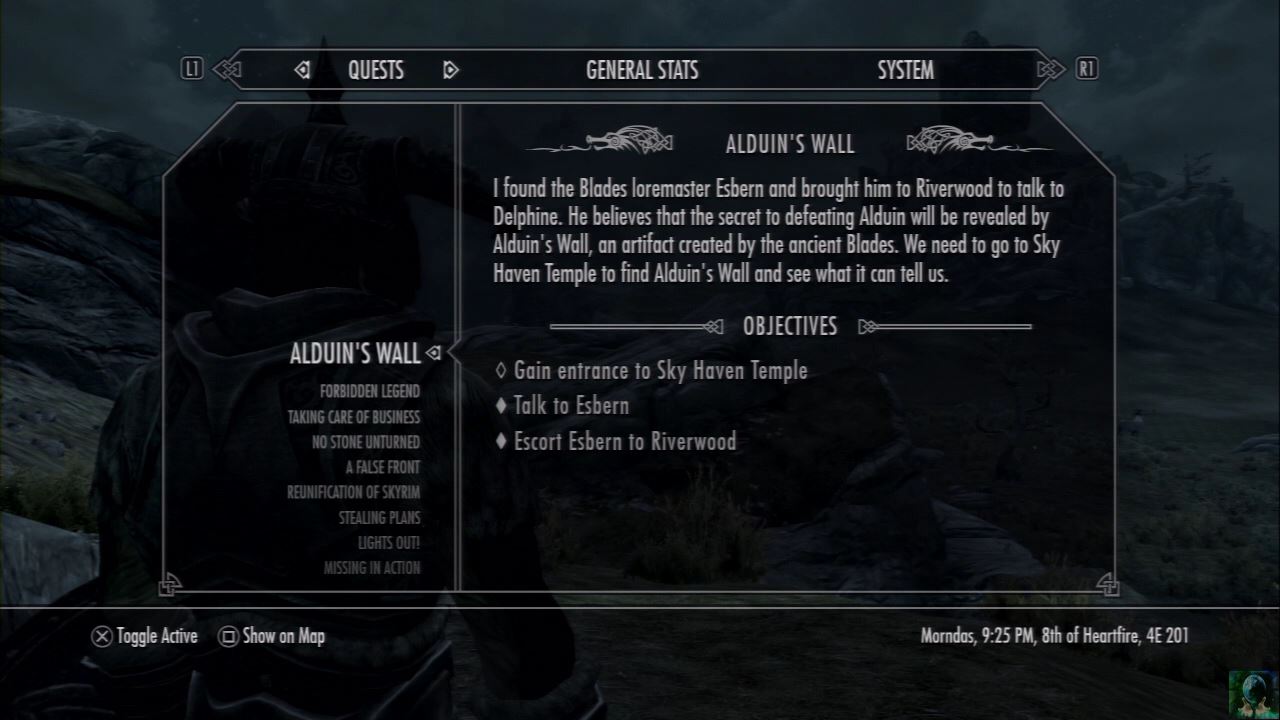Select the No Stone Unturned quest
The height and width of the screenshot is (720, 1280).
366,442
